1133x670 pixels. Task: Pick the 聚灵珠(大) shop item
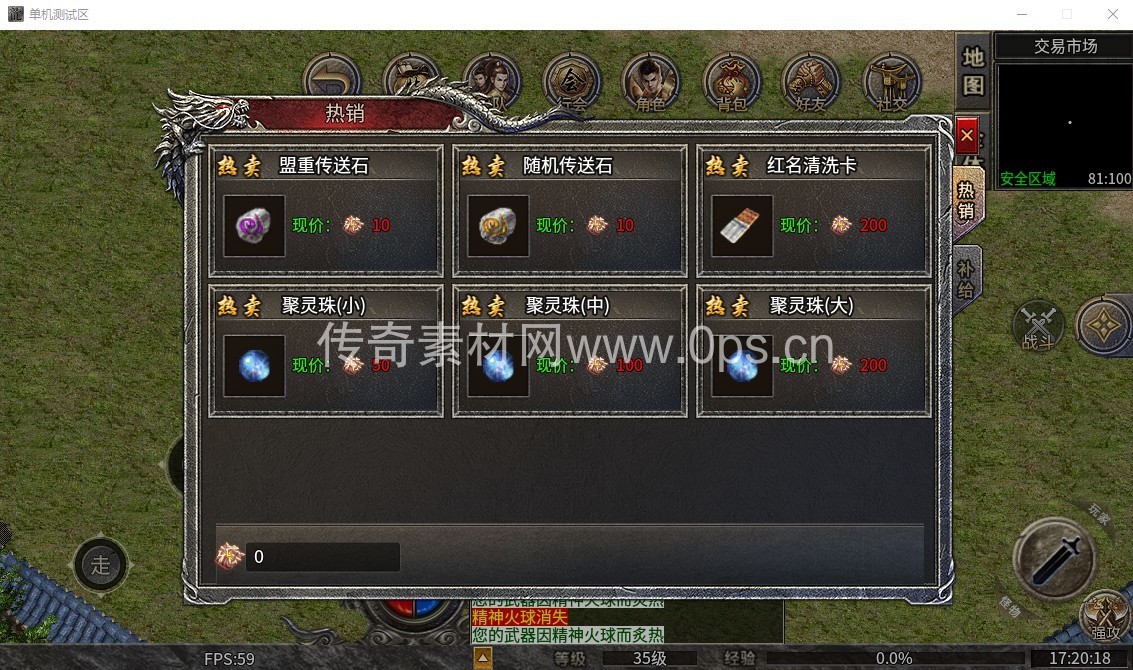tap(742, 366)
